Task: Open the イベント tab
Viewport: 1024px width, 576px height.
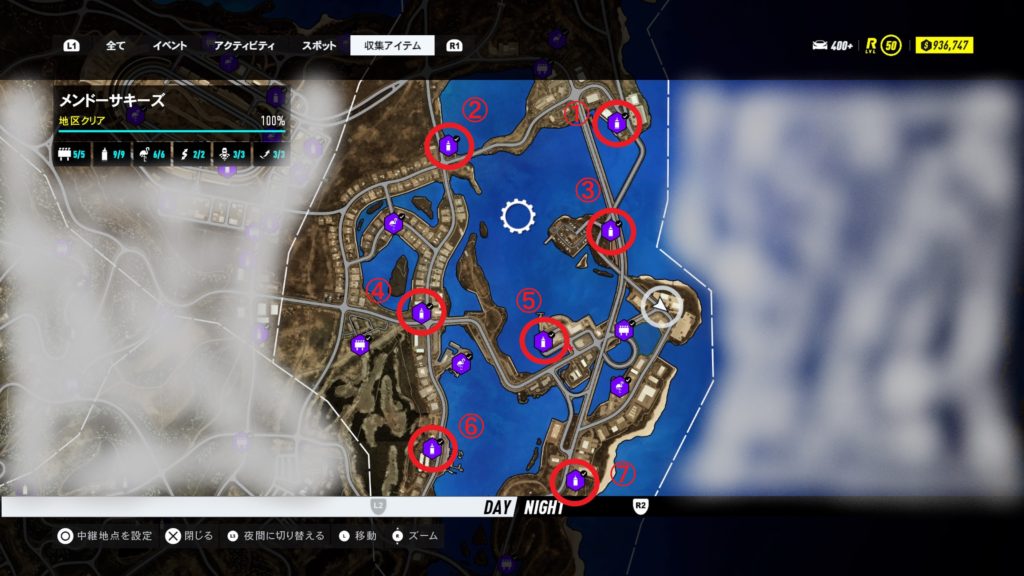Action: point(170,45)
